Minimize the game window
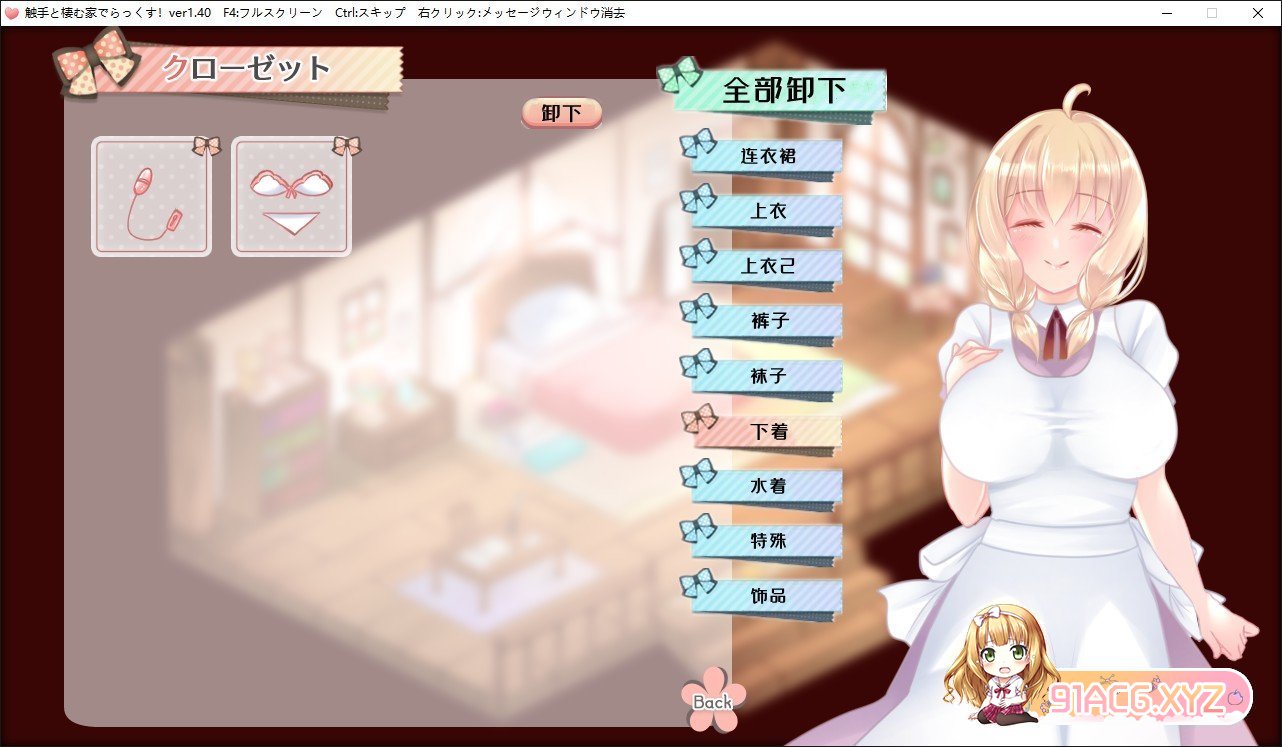The height and width of the screenshot is (747, 1282). [x=1167, y=13]
